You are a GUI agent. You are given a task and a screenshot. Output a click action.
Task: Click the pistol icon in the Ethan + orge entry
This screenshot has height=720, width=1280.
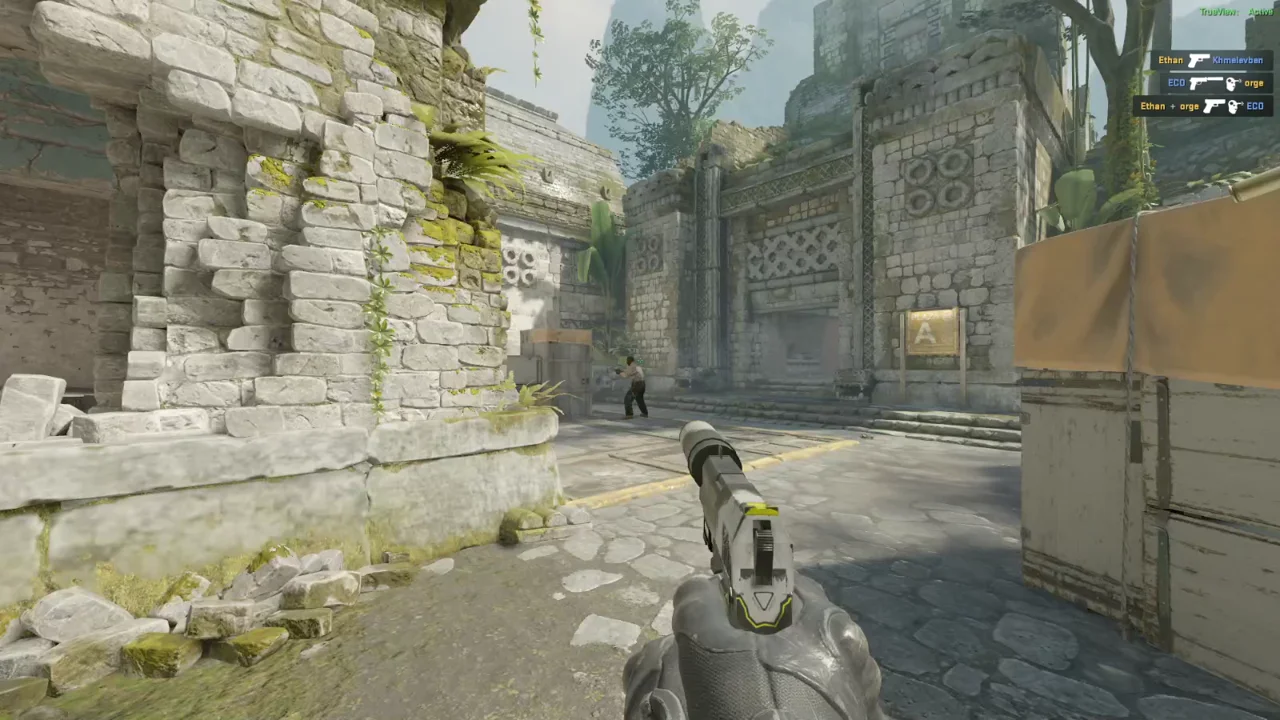pyautogui.click(x=1214, y=105)
